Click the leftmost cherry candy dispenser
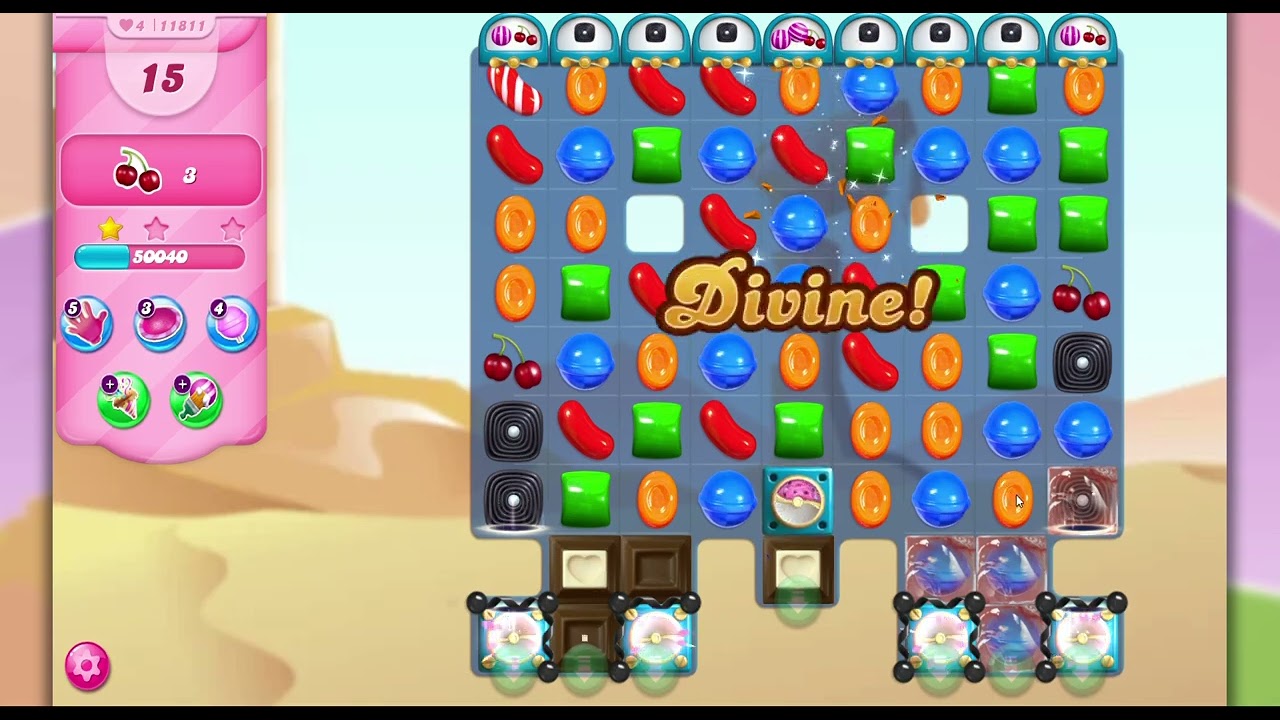This screenshot has width=1280, height=720. tap(513, 33)
